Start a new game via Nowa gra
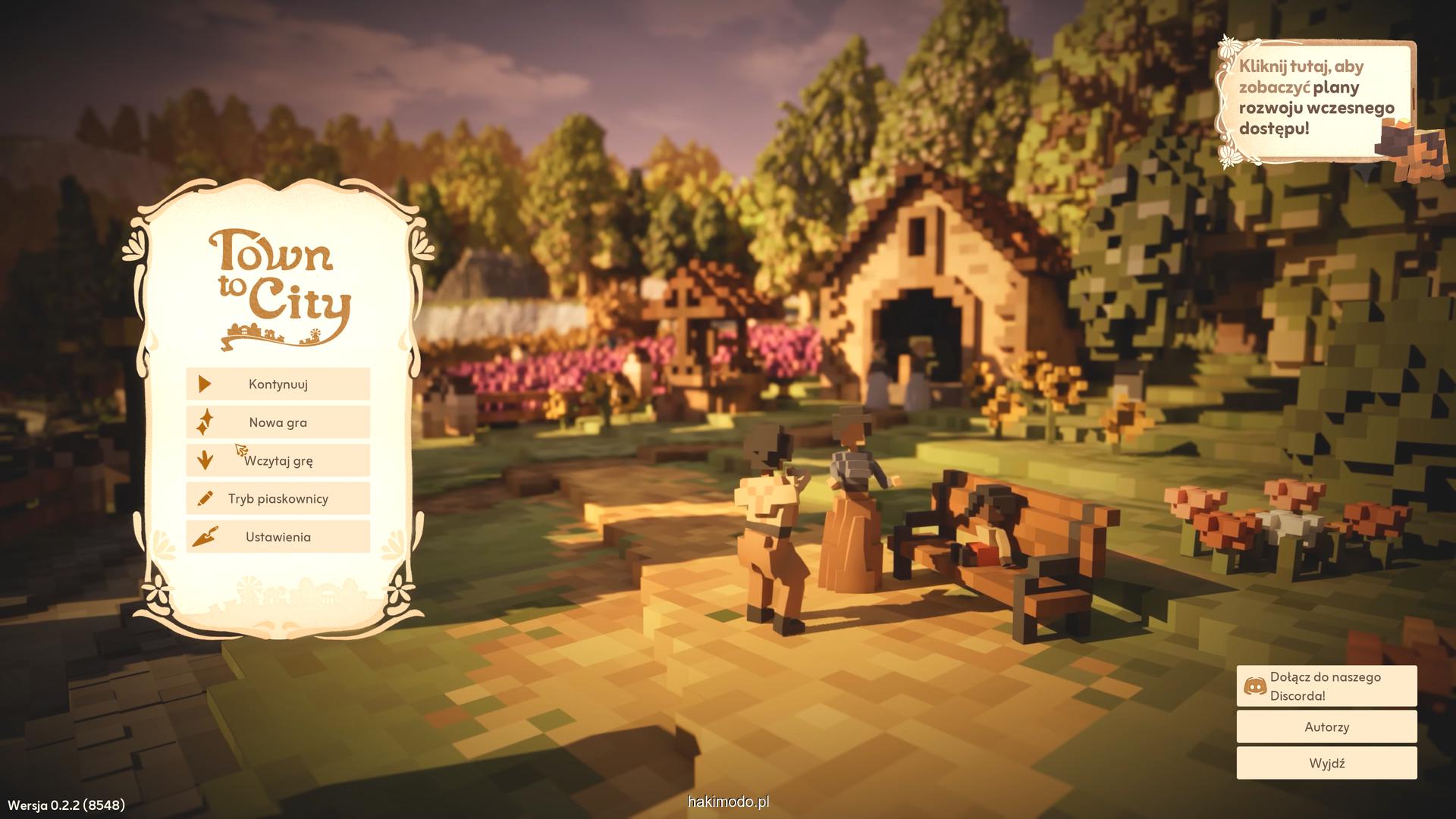Image resolution: width=1456 pixels, height=819 pixels. point(278,422)
